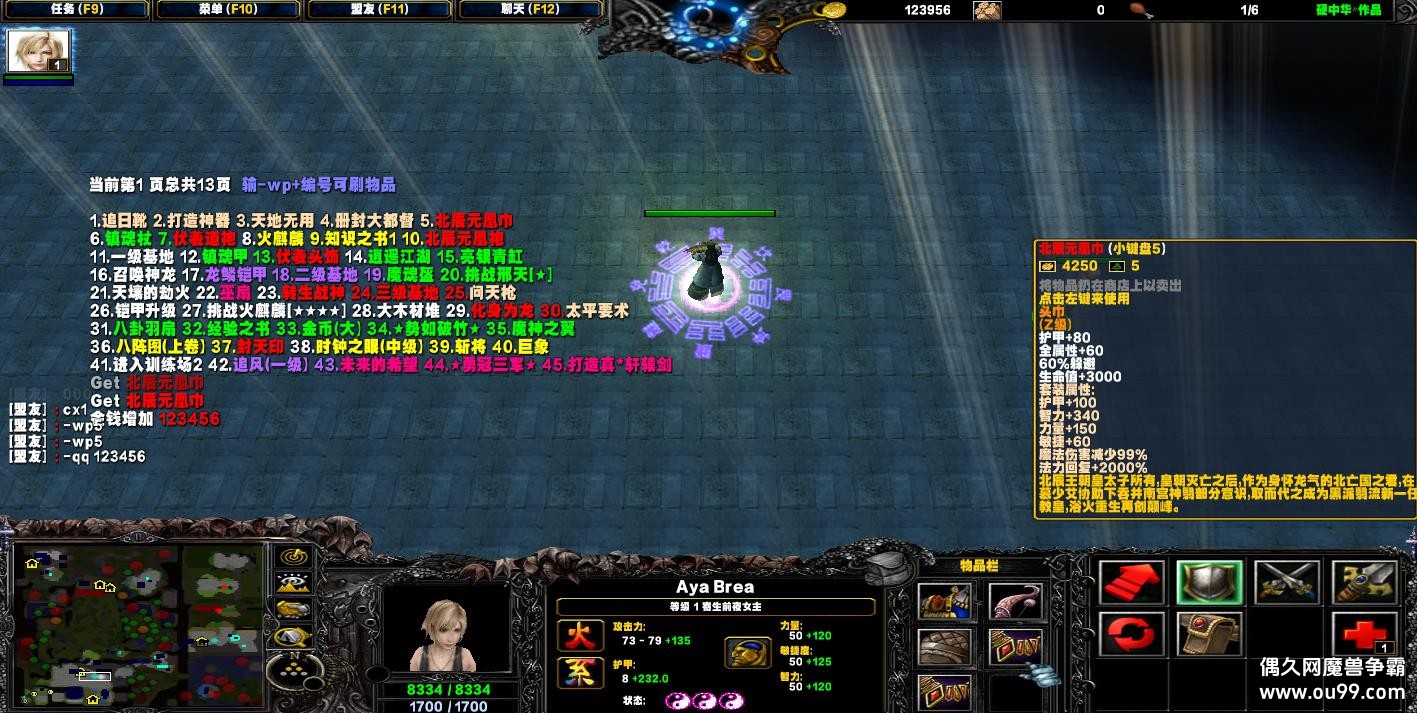Click the jeweled sword hilt command
This screenshot has width=1417, height=713.
tap(1364, 582)
